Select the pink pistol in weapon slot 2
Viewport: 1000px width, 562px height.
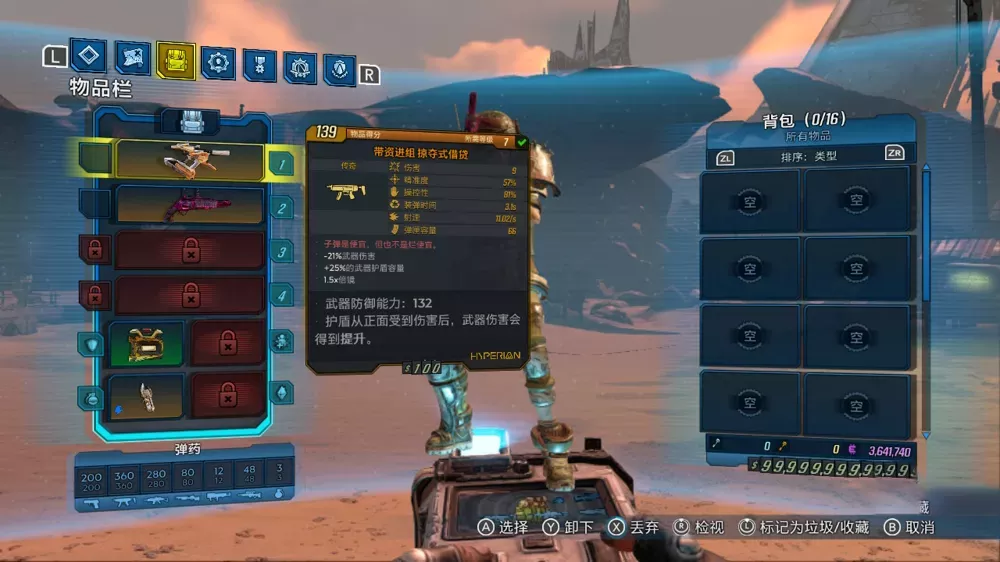point(190,205)
